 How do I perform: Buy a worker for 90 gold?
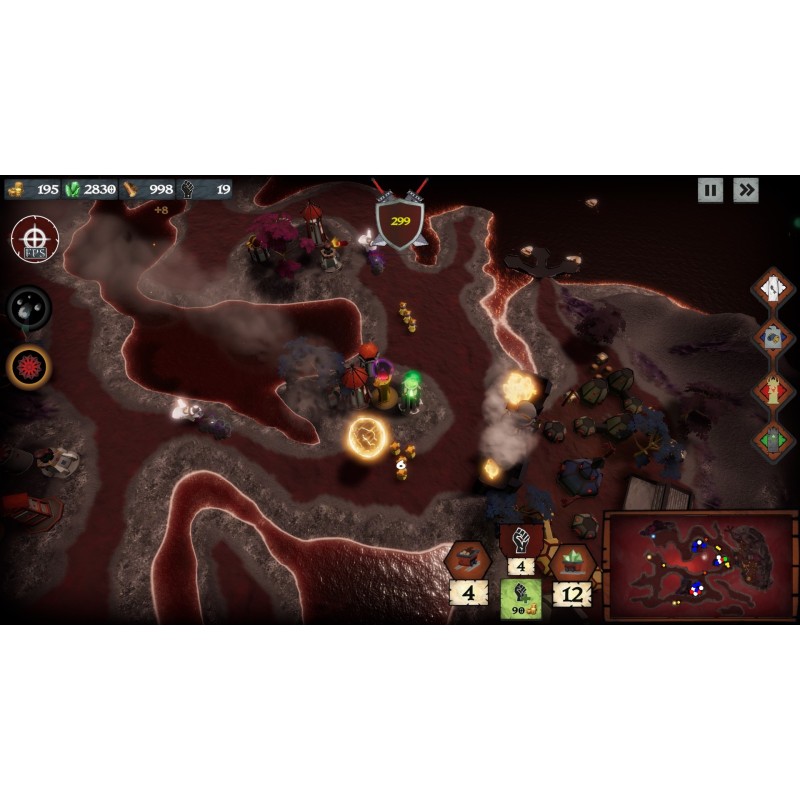[x=521, y=599]
